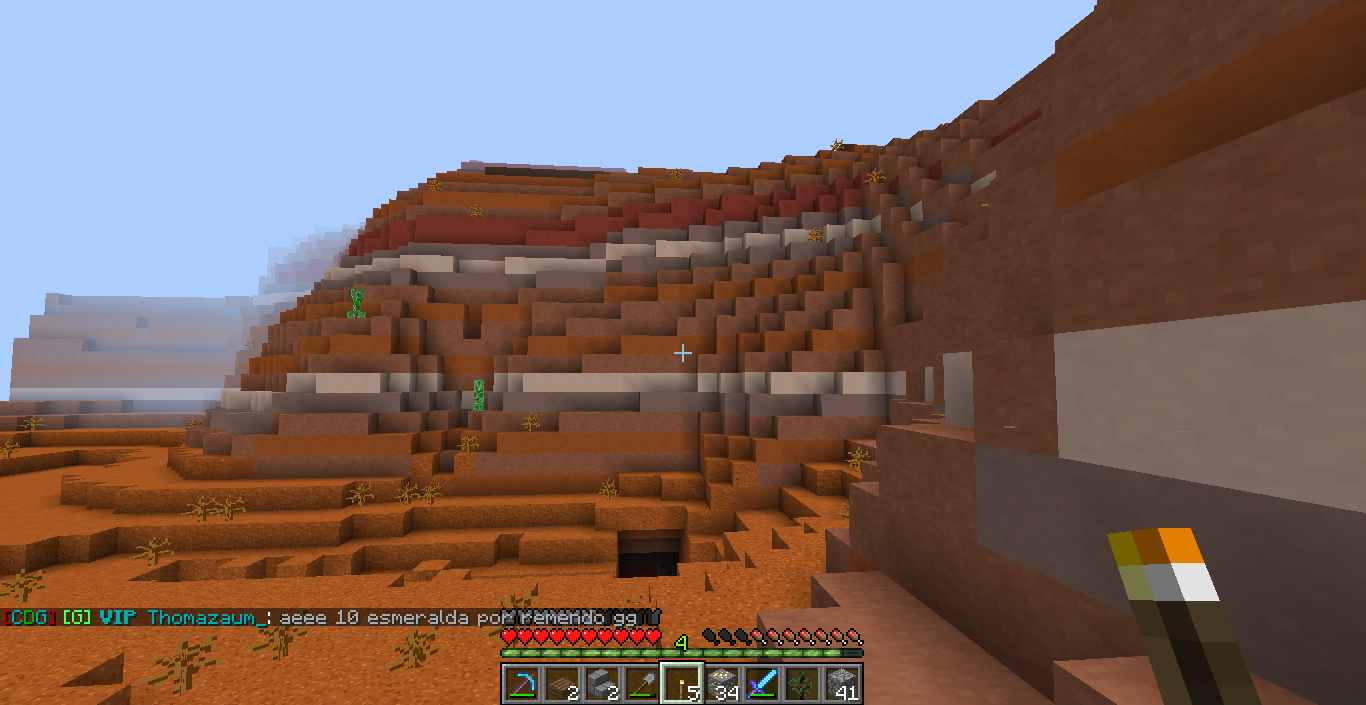Screen dimensions: 1366x705
Task: Pick the gold ore stack of 34
Action: coord(721,684)
